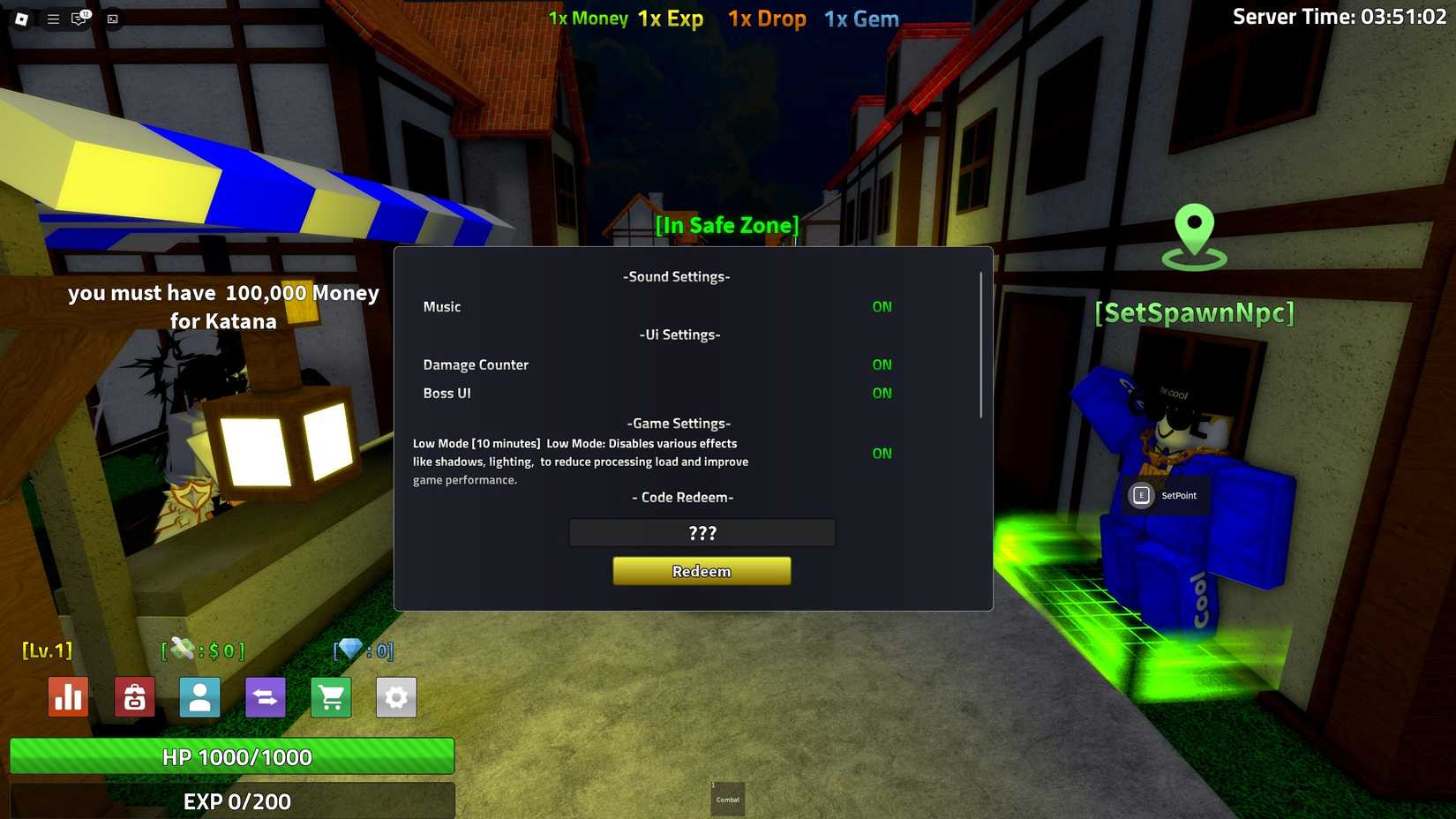Click the ??? code entry field
Image resolution: width=1456 pixels, height=819 pixels.
click(x=702, y=532)
